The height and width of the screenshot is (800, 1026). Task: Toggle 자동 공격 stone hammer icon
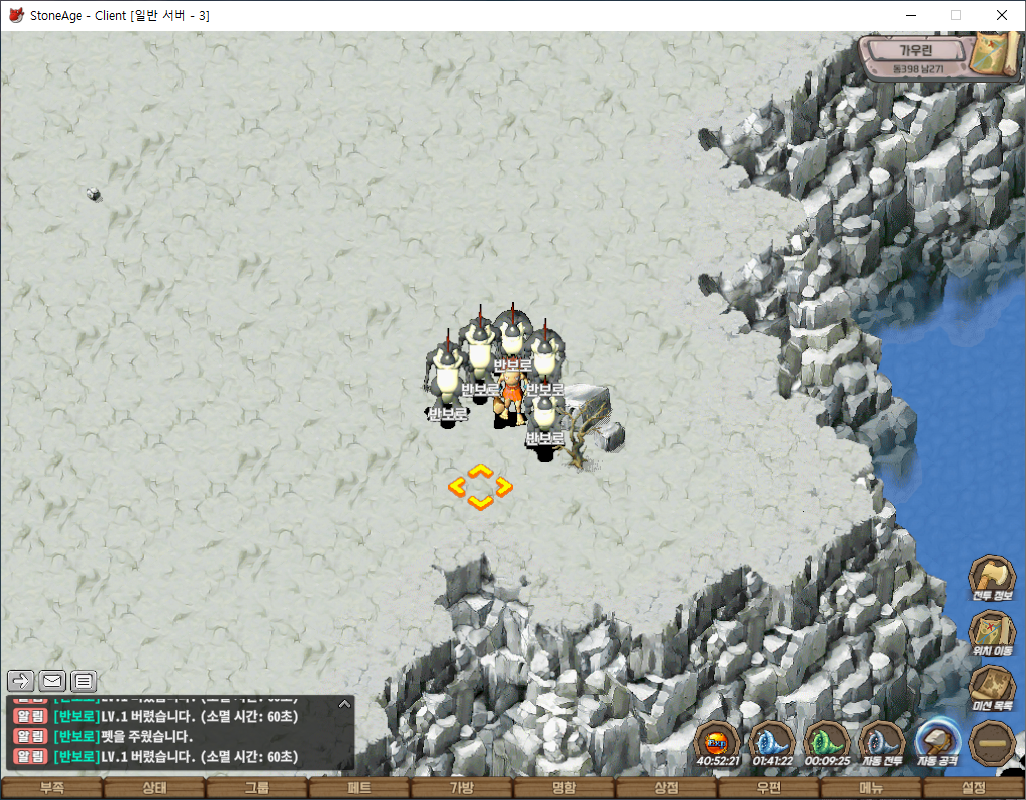click(x=937, y=742)
